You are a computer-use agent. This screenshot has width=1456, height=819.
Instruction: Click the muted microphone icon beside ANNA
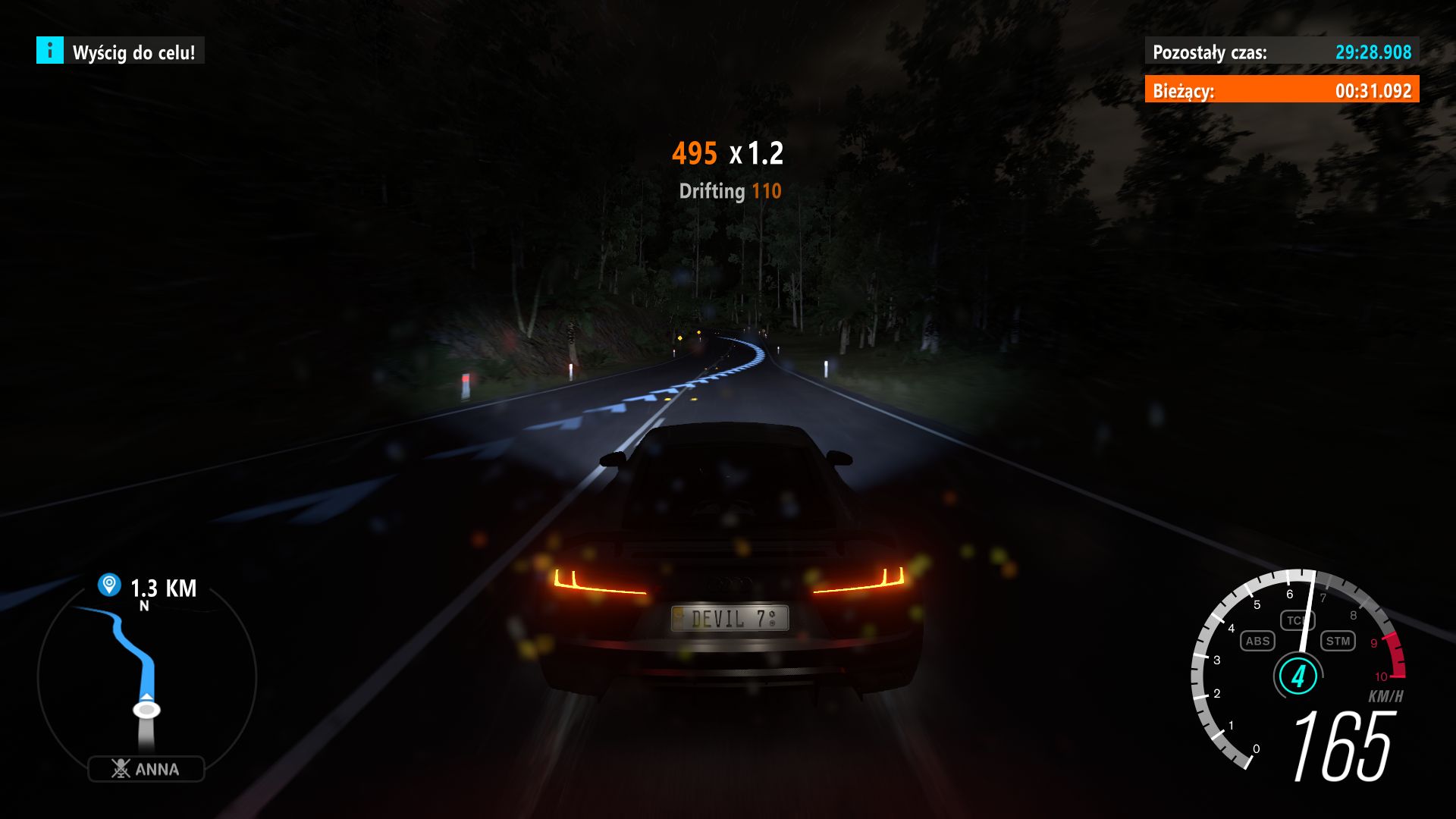(120, 767)
